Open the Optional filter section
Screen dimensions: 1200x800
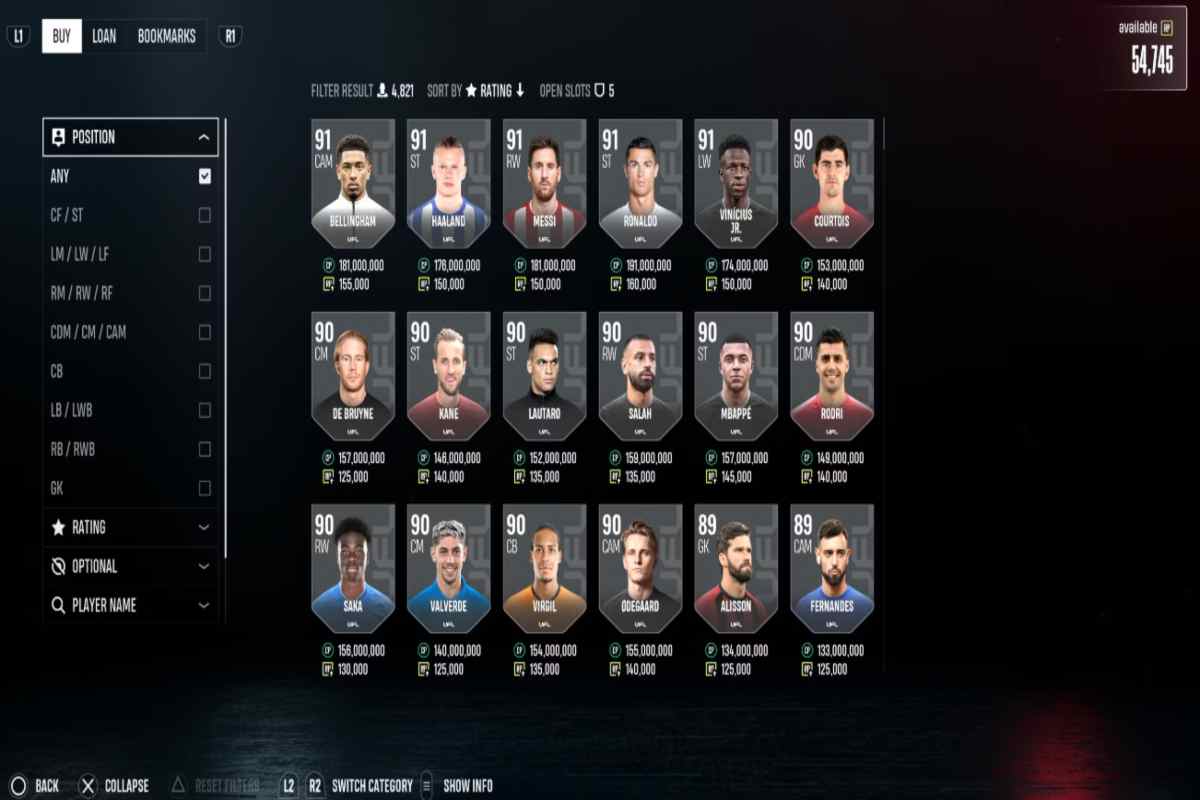click(130, 566)
